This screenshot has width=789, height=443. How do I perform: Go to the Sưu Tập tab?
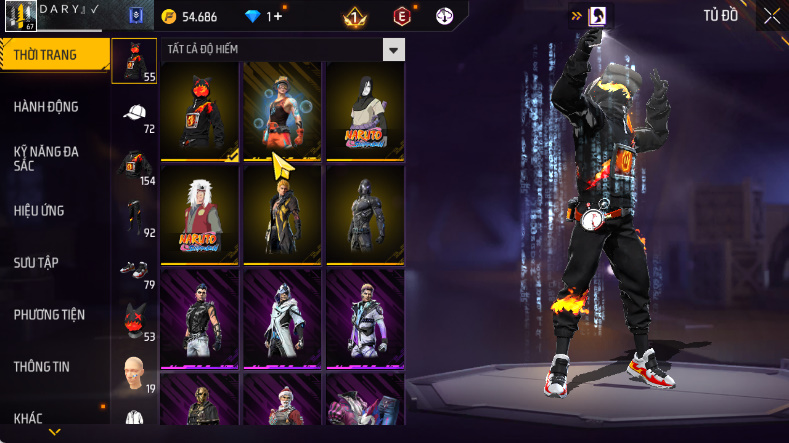click(x=36, y=262)
